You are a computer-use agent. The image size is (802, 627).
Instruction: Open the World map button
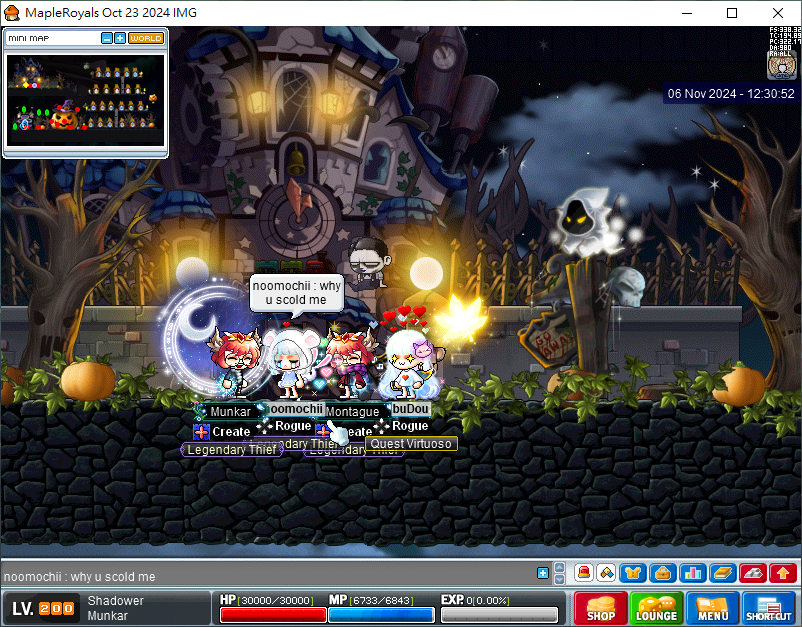click(x=146, y=38)
